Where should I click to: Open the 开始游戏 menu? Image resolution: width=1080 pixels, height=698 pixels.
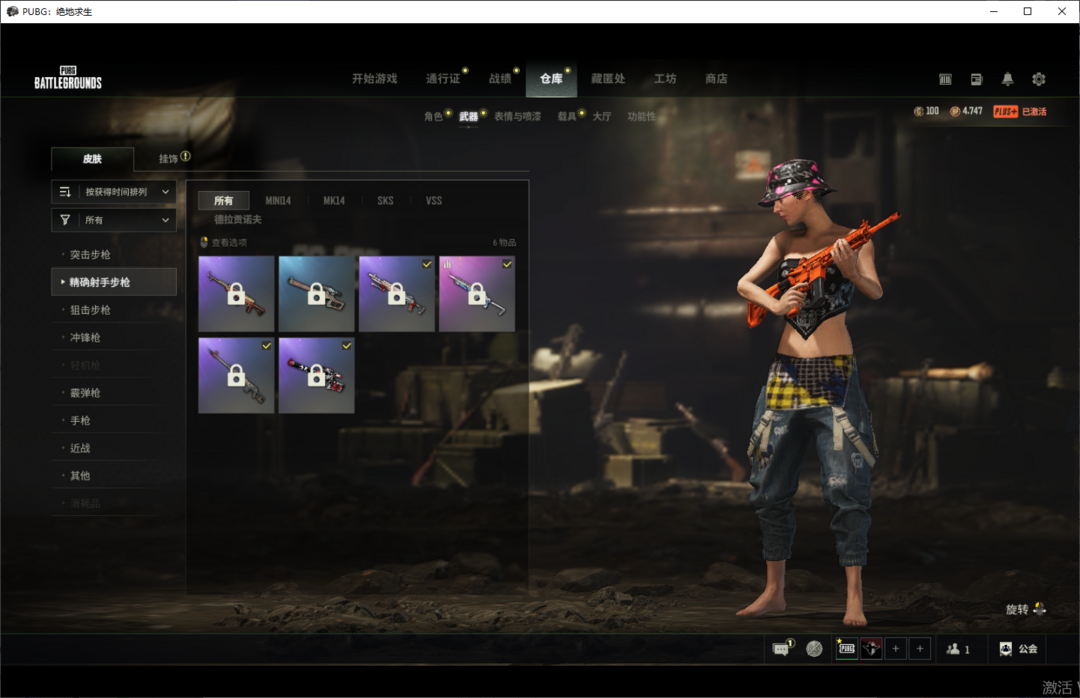click(374, 79)
